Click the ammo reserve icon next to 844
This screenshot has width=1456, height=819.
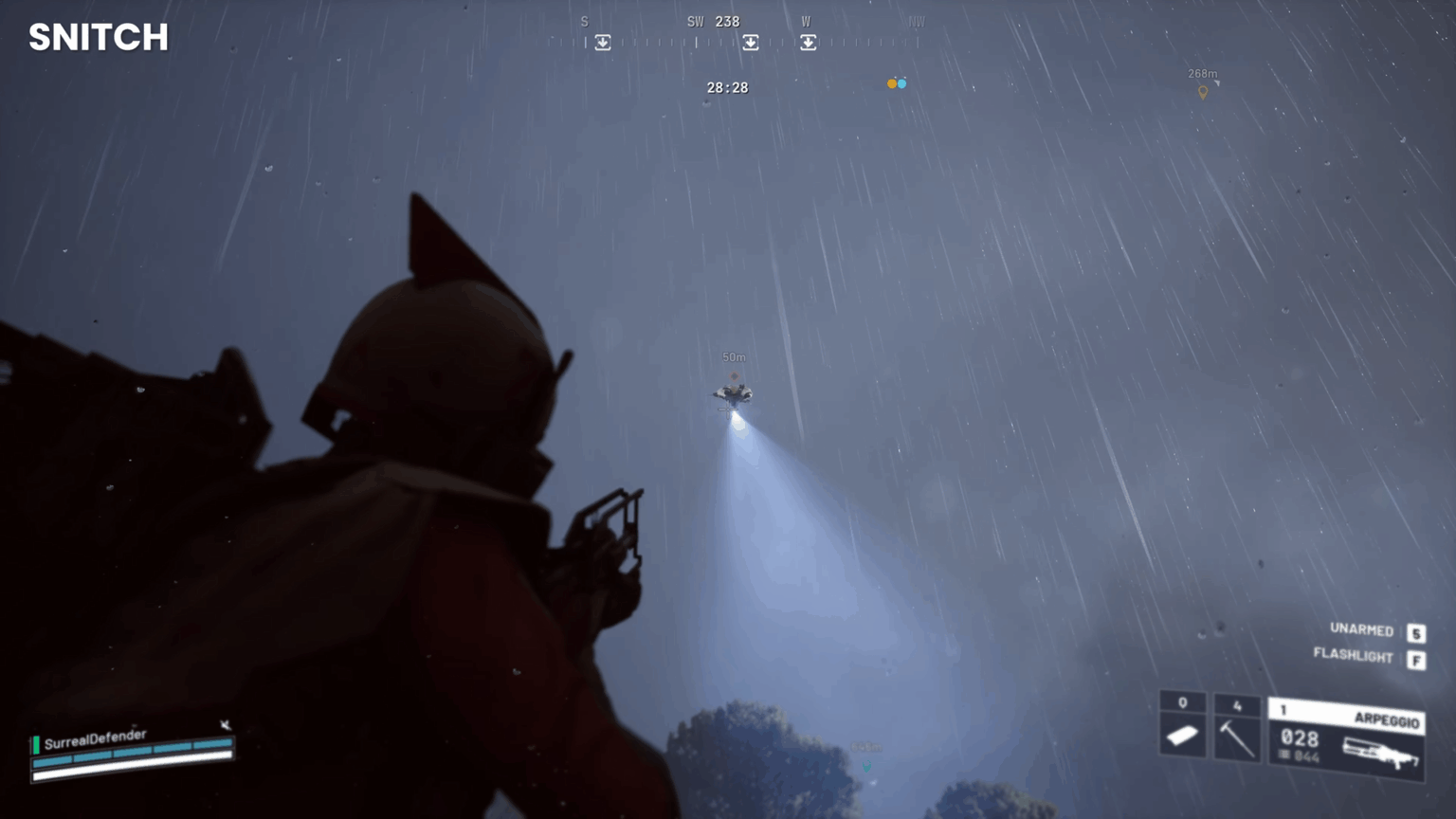click(1283, 755)
